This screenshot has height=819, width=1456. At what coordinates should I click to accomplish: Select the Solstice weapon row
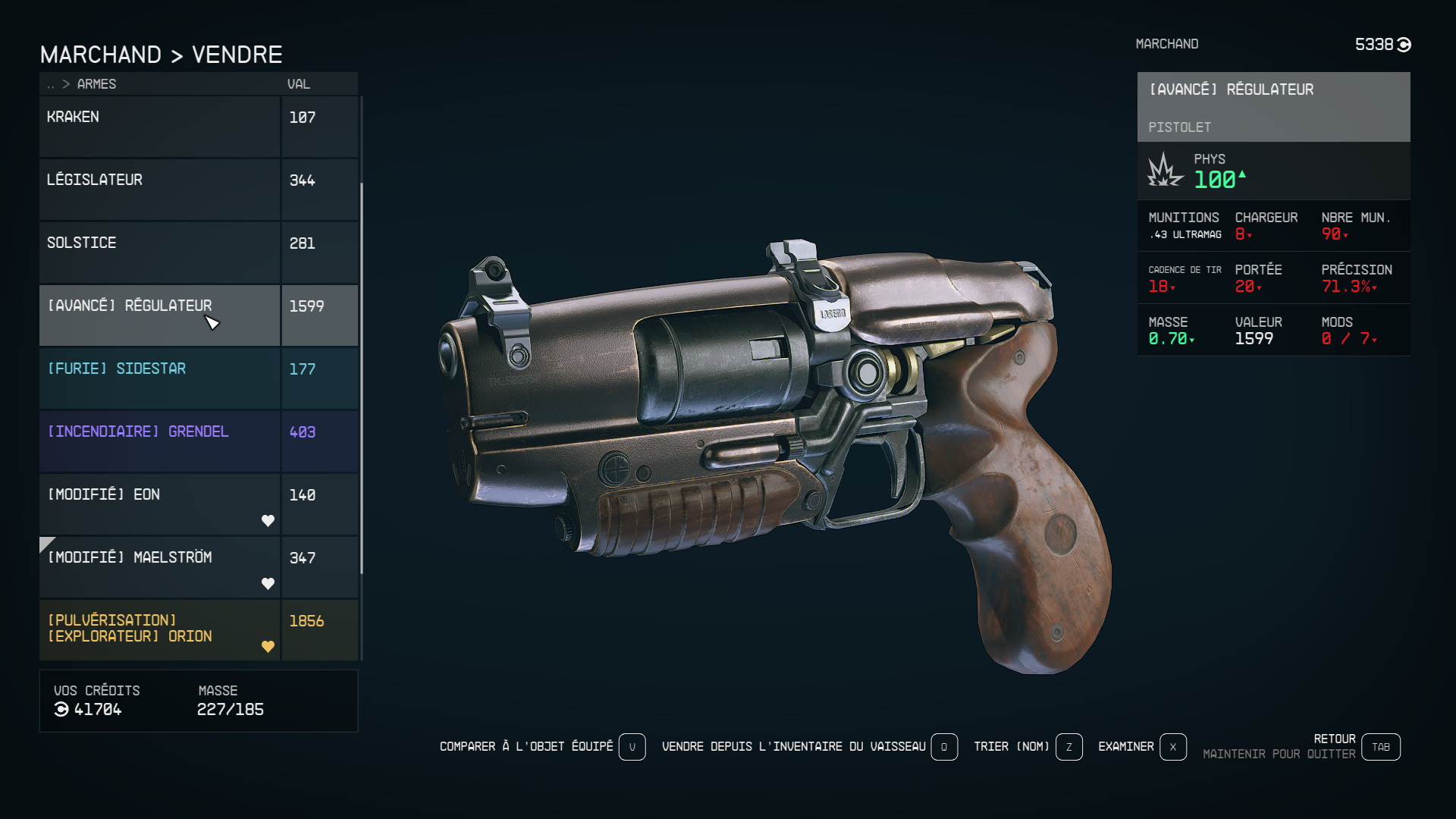coord(159,252)
